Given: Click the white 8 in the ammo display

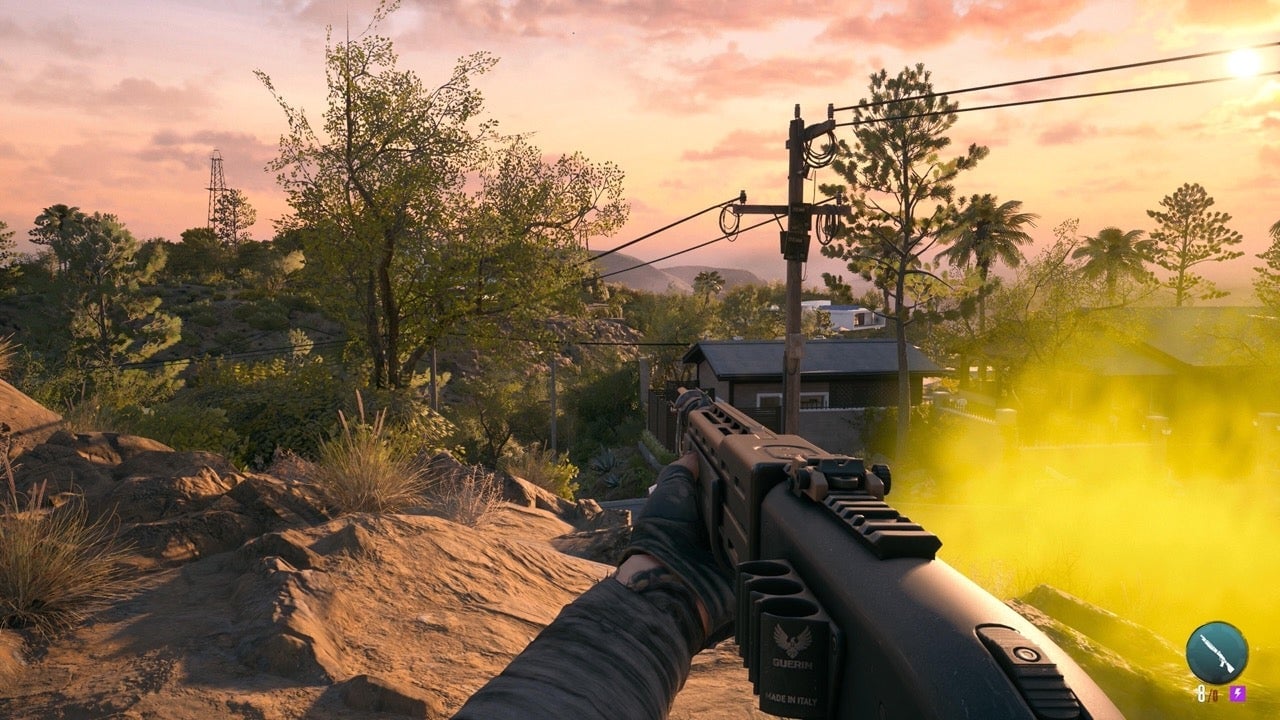Looking at the screenshot, I should 1201,691.
